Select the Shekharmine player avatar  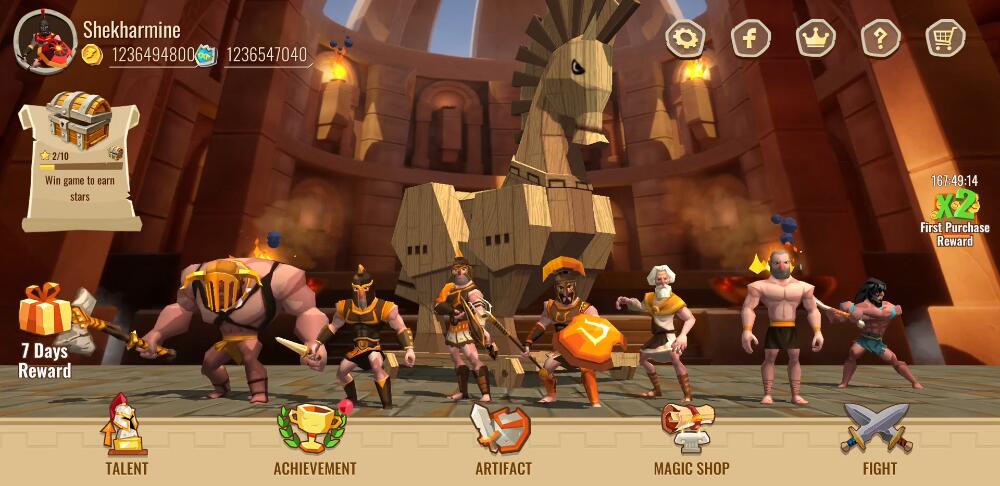[x=45, y=41]
